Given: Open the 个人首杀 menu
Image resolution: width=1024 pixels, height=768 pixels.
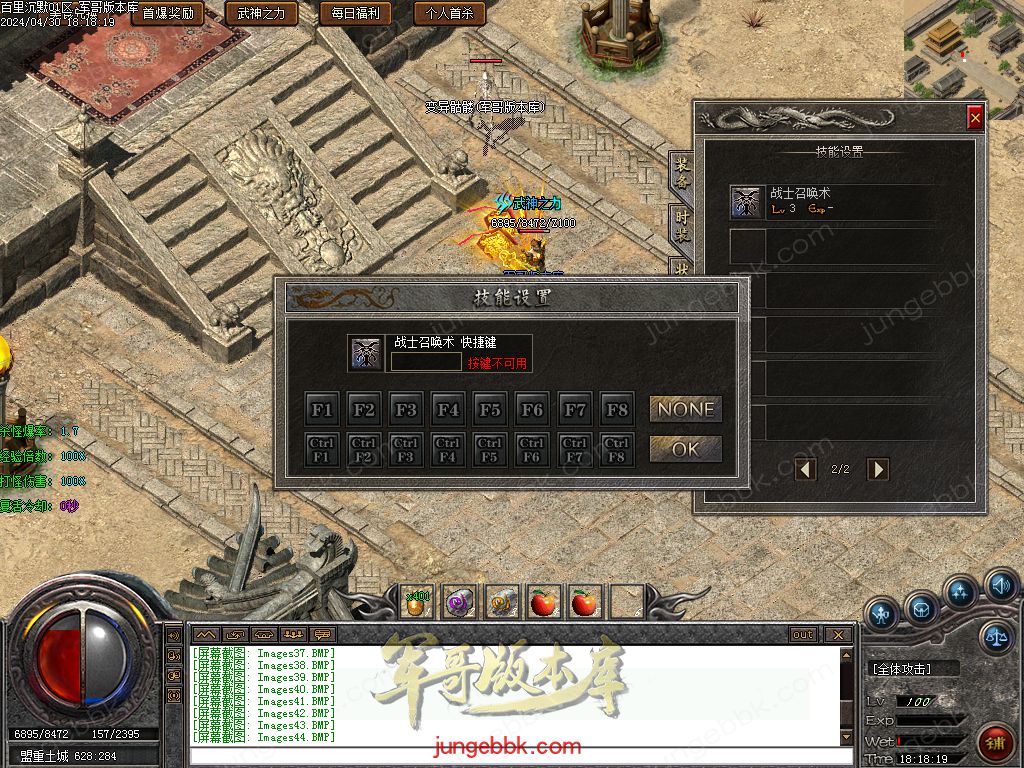Looking at the screenshot, I should pyautogui.click(x=449, y=14).
